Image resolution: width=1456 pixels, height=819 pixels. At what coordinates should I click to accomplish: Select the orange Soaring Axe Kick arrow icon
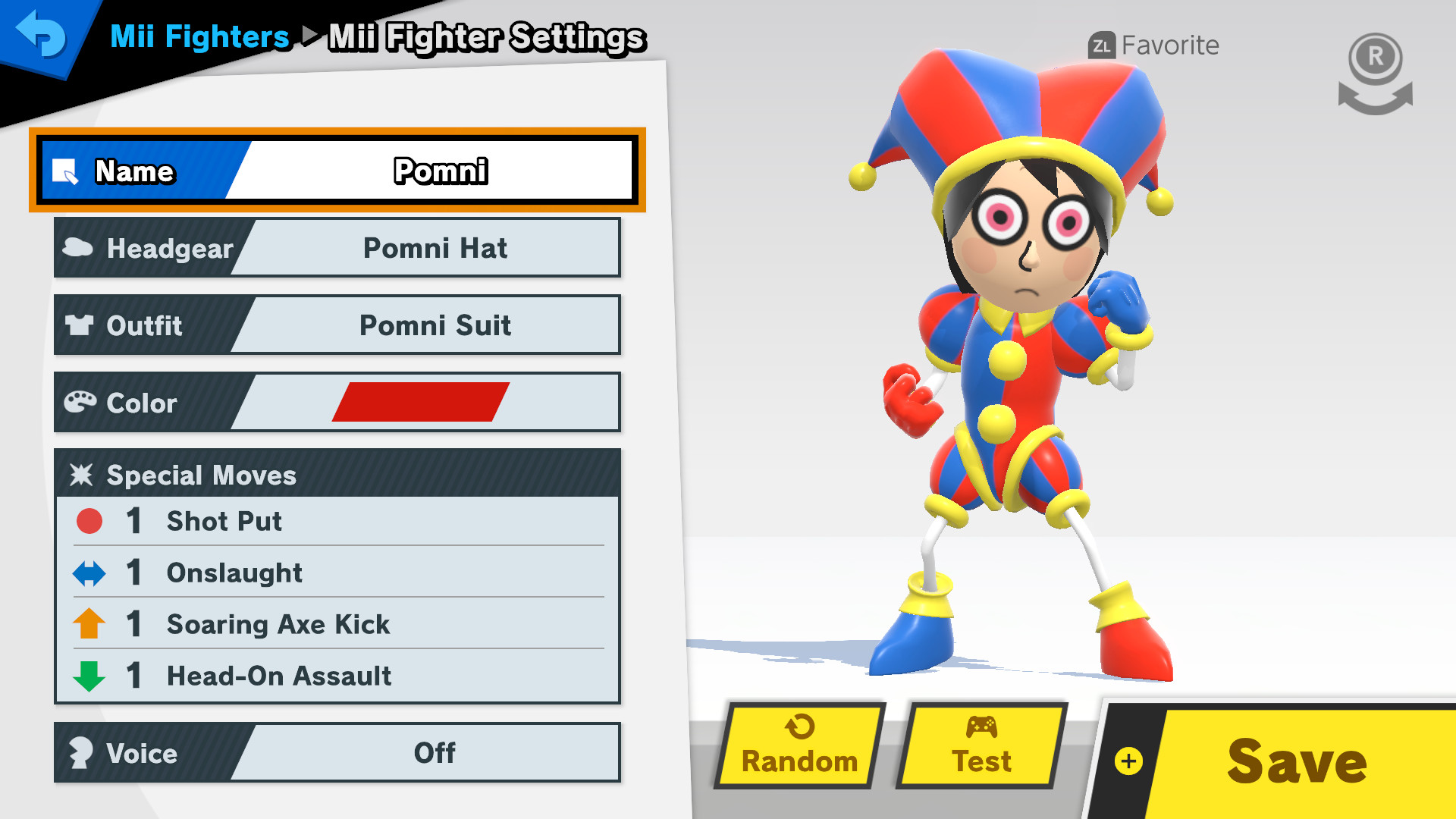[x=89, y=624]
